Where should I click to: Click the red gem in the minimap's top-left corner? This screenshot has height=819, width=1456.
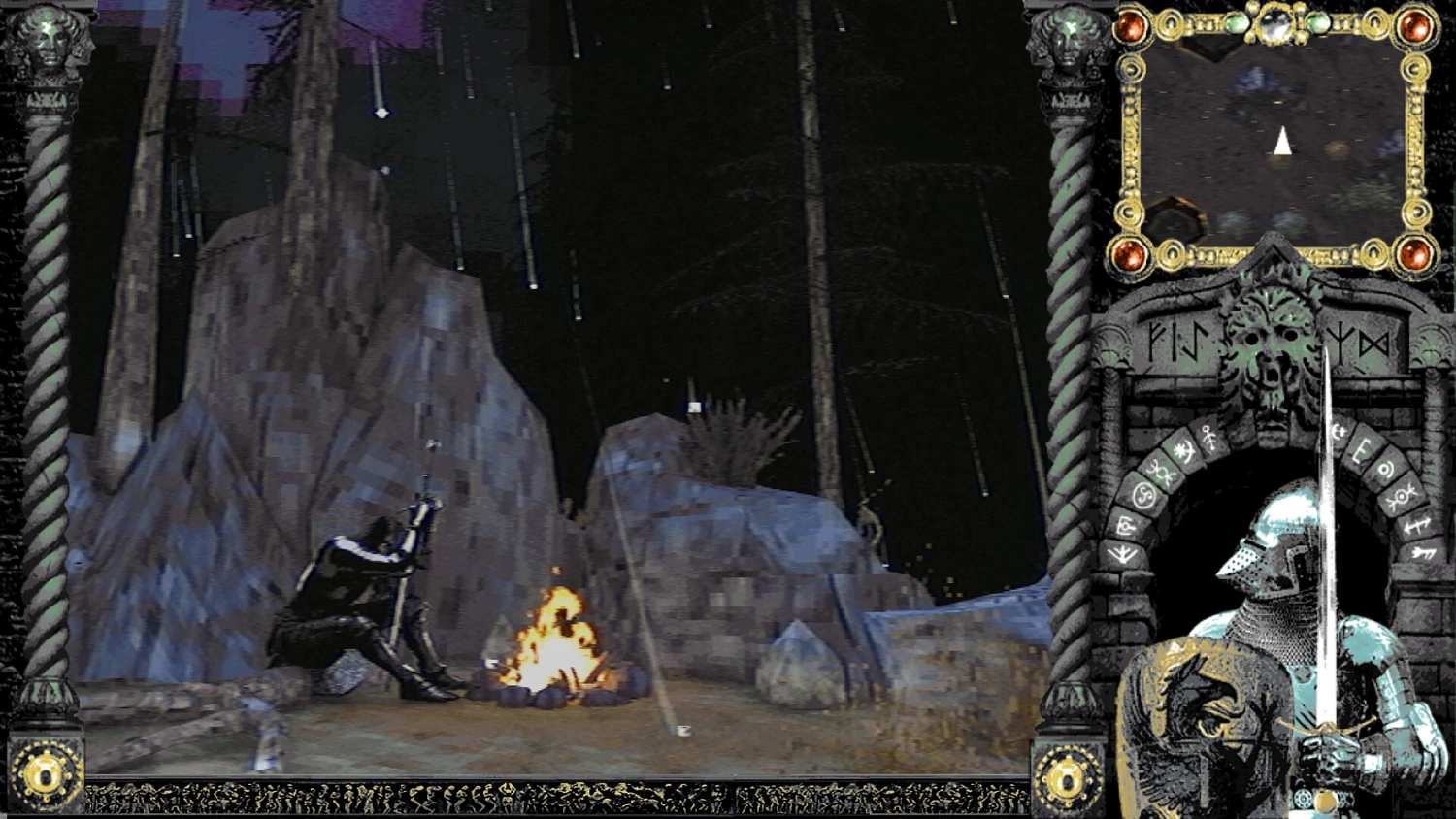click(x=1132, y=26)
